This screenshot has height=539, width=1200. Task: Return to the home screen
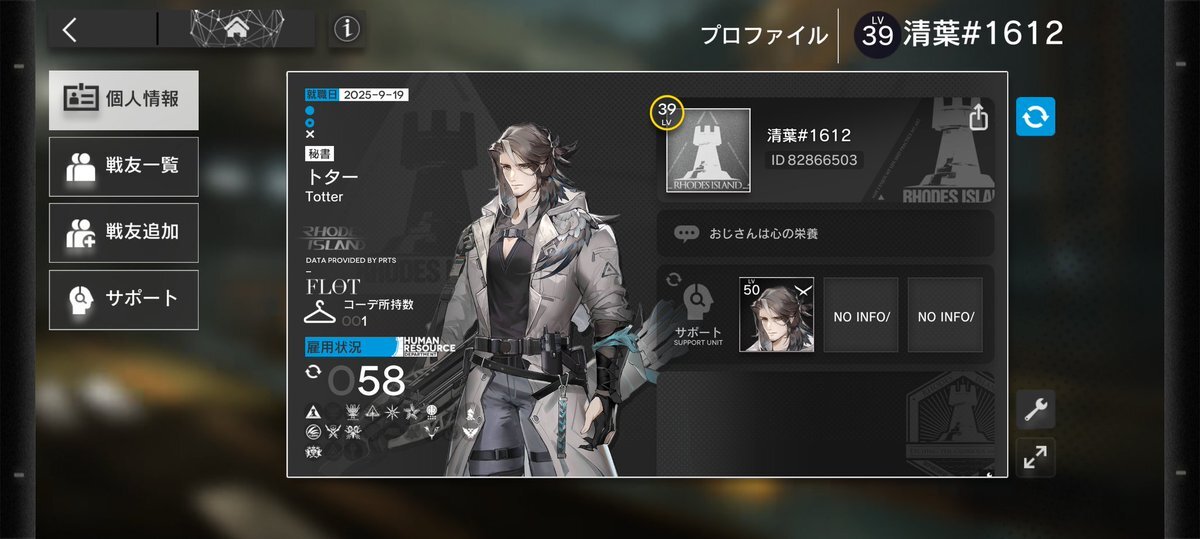pyautogui.click(x=236, y=30)
